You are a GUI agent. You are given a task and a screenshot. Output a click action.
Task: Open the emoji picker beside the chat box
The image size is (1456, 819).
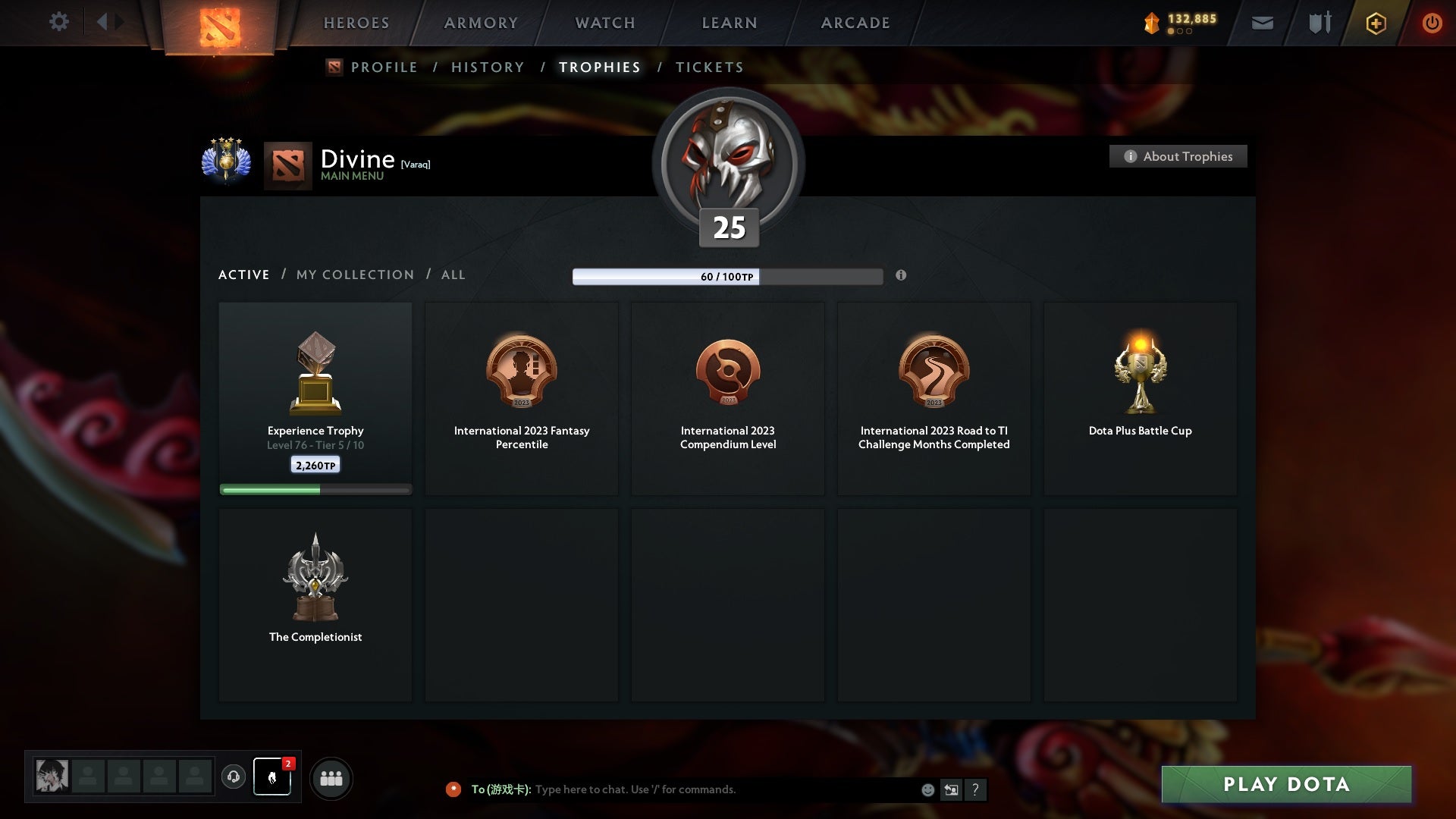pyautogui.click(x=927, y=789)
